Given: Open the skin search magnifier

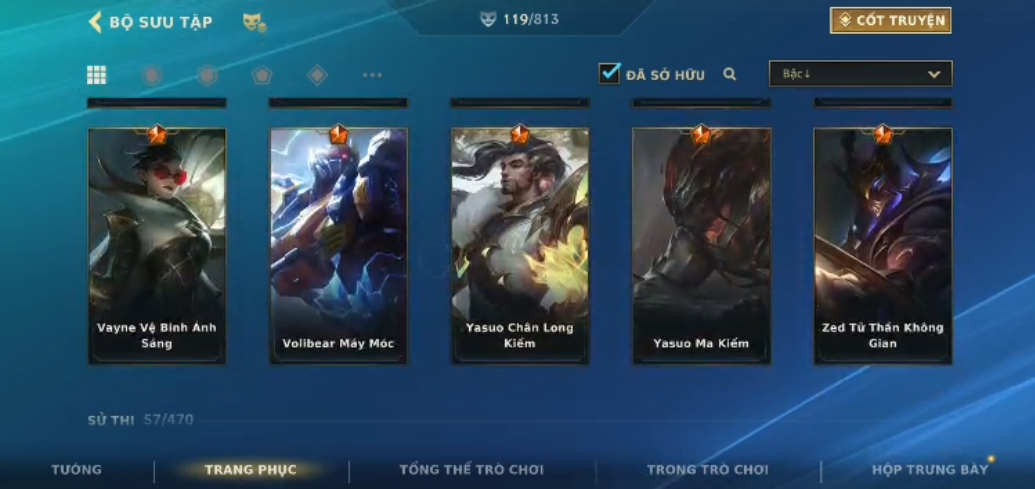Looking at the screenshot, I should coord(730,74).
